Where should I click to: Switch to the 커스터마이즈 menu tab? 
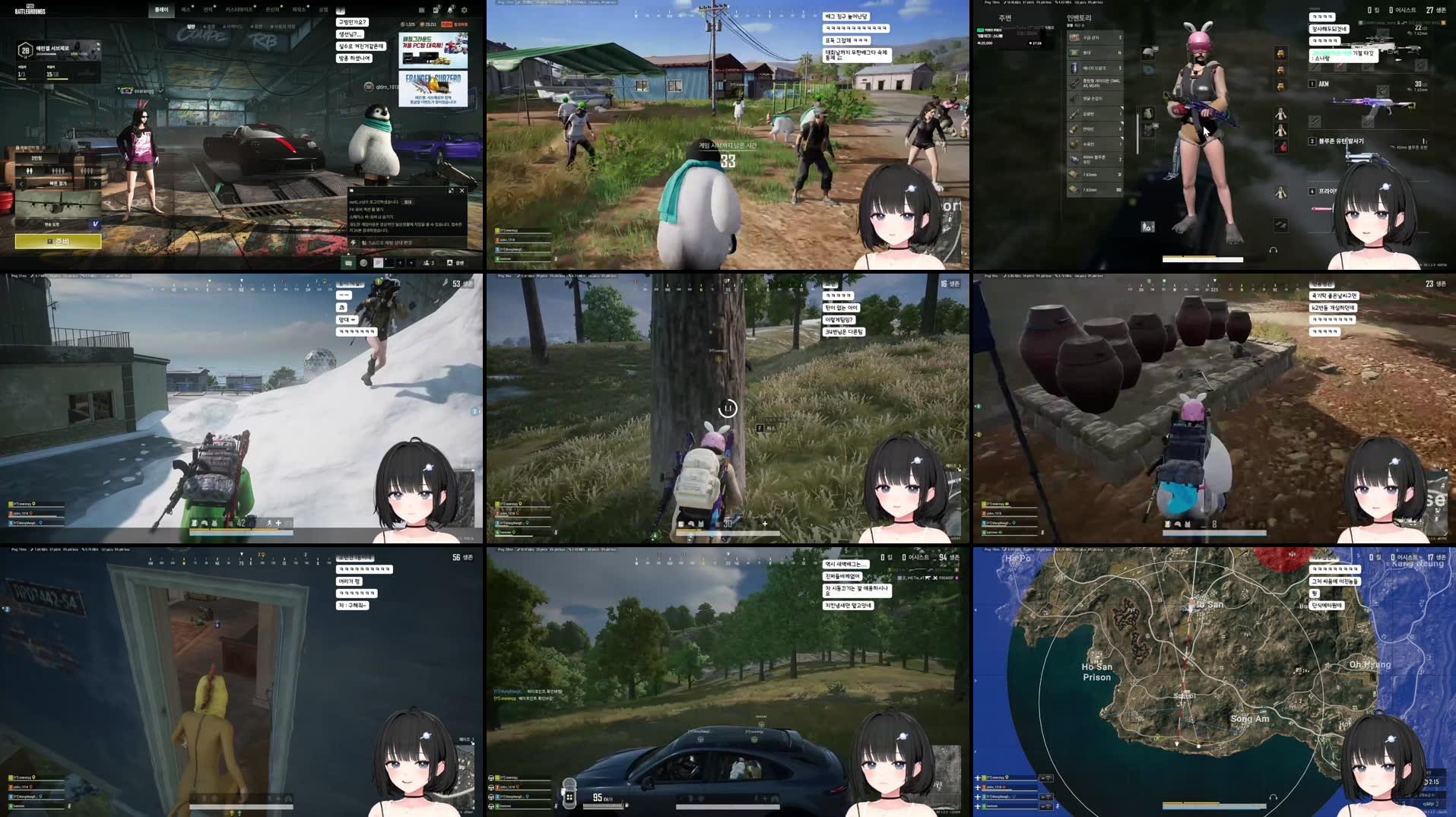click(x=239, y=10)
